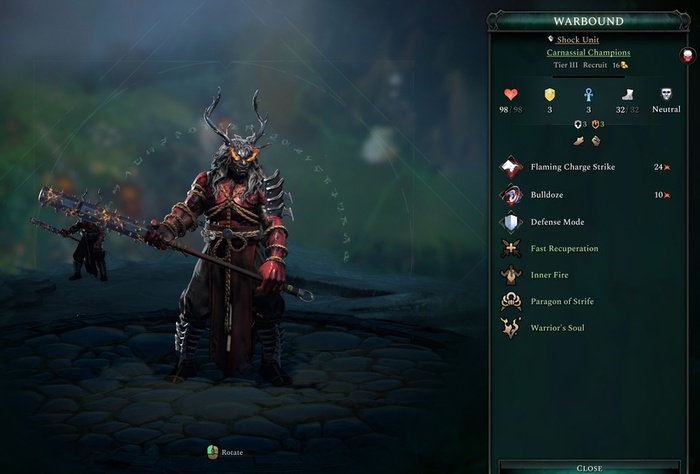Click the boot movement points icon
Image resolution: width=700 pixels, height=474 pixels.
[628, 95]
